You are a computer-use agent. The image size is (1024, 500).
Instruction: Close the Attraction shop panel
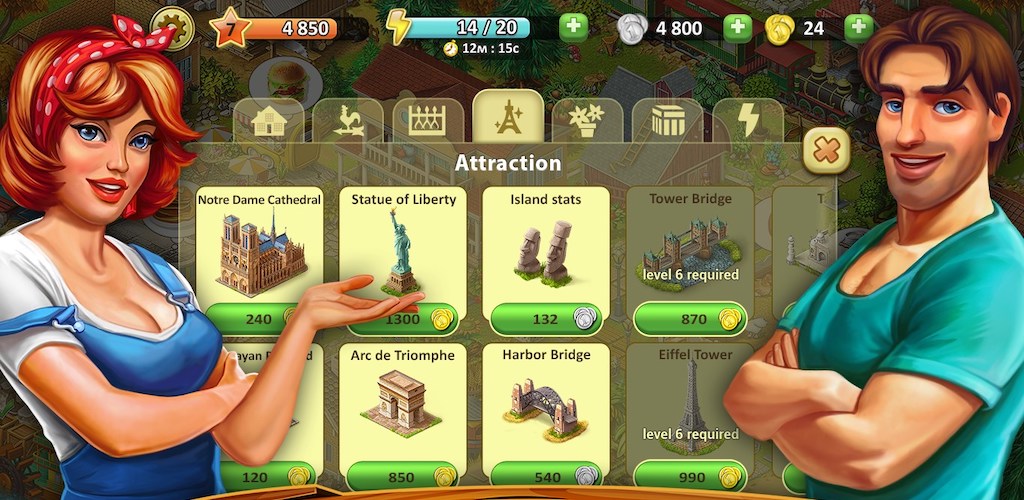click(x=826, y=150)
